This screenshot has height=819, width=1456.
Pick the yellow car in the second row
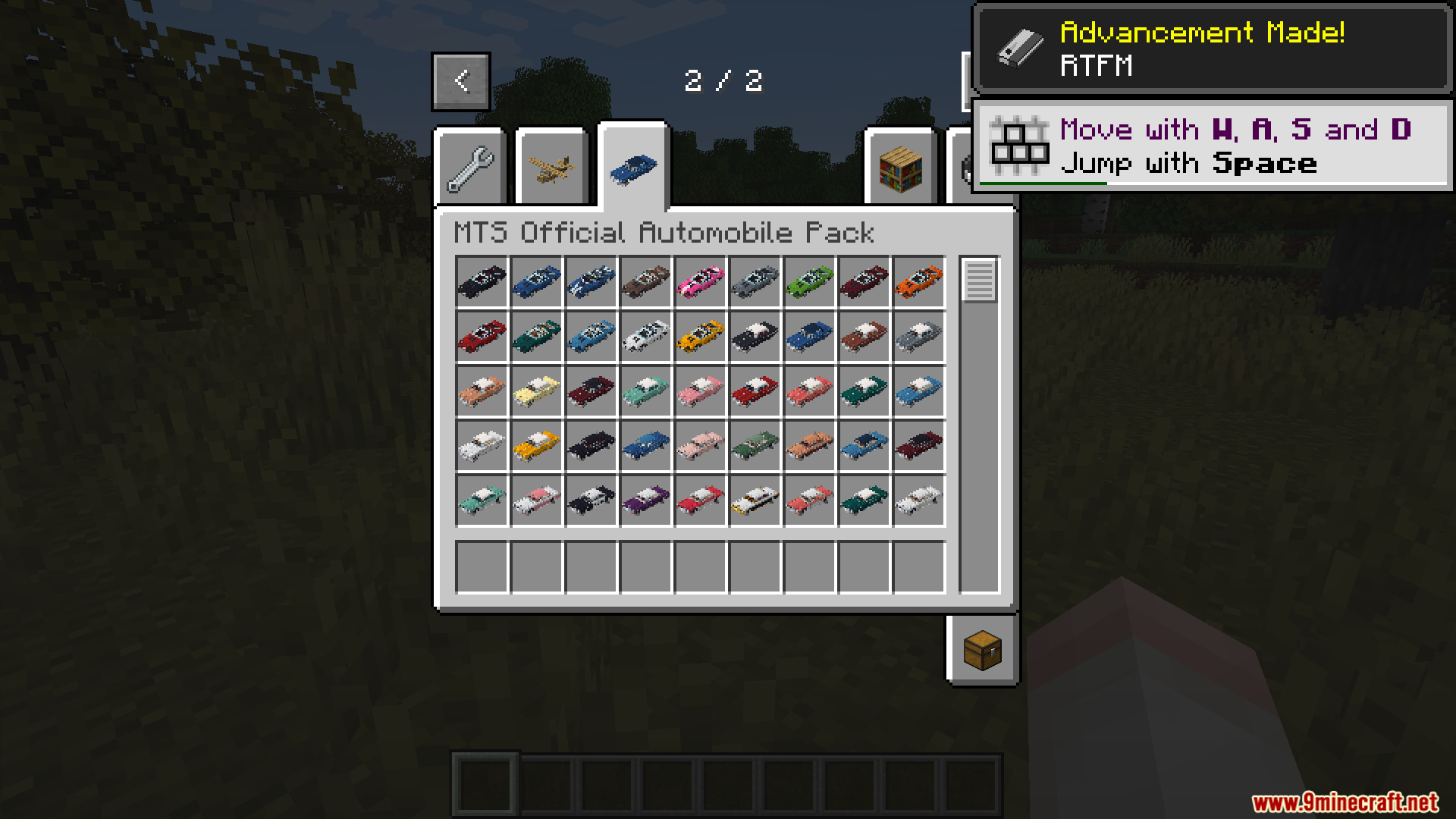pyautogui.click(x=701, y=336)
